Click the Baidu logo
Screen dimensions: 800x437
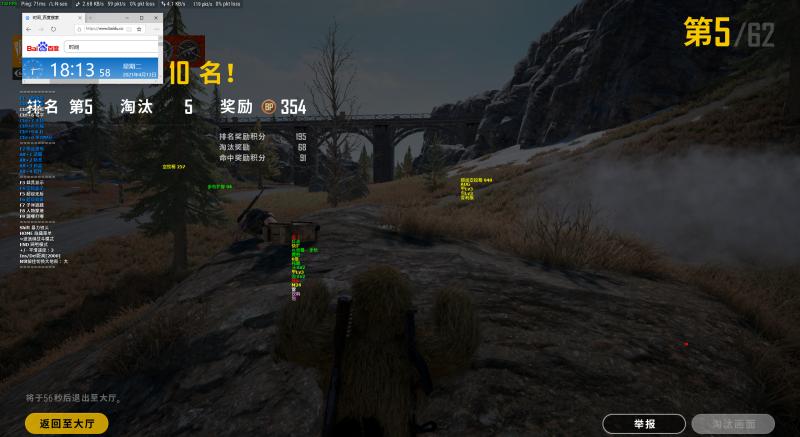43,46
